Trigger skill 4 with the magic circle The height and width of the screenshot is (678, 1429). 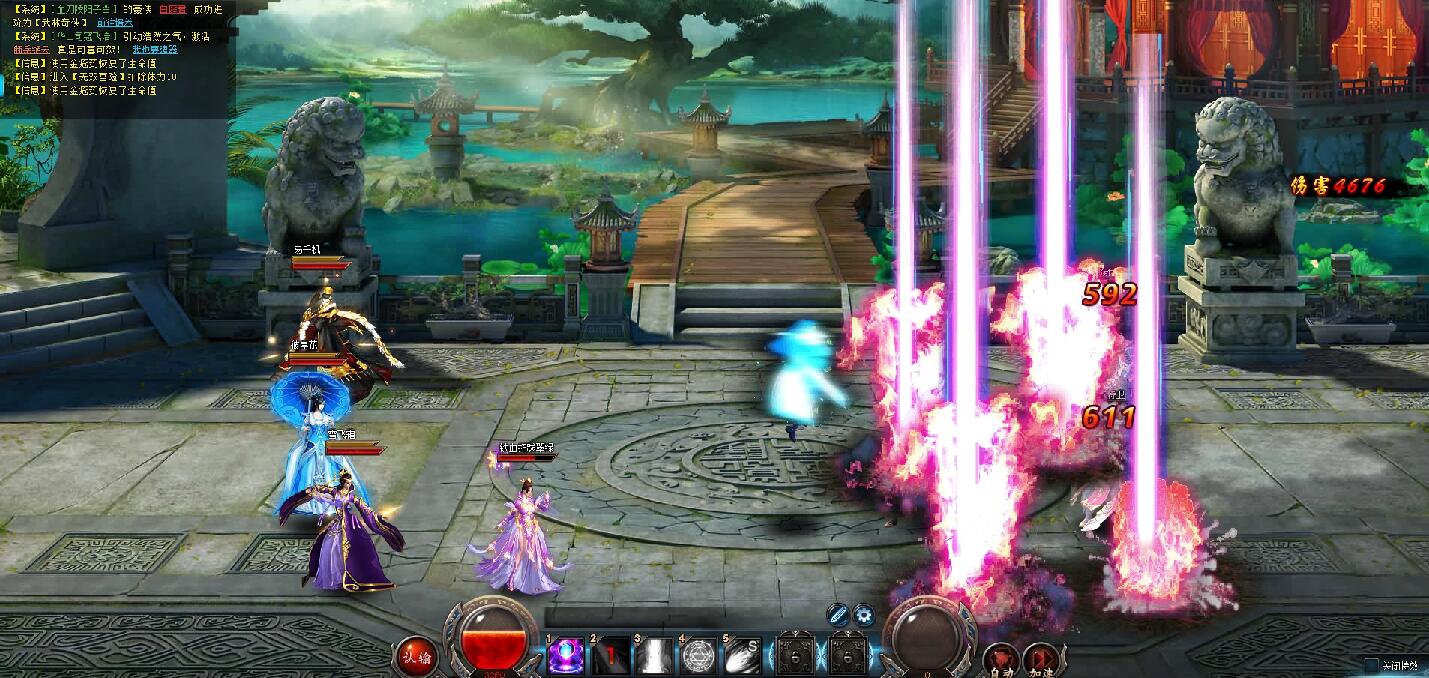point(698,656)
